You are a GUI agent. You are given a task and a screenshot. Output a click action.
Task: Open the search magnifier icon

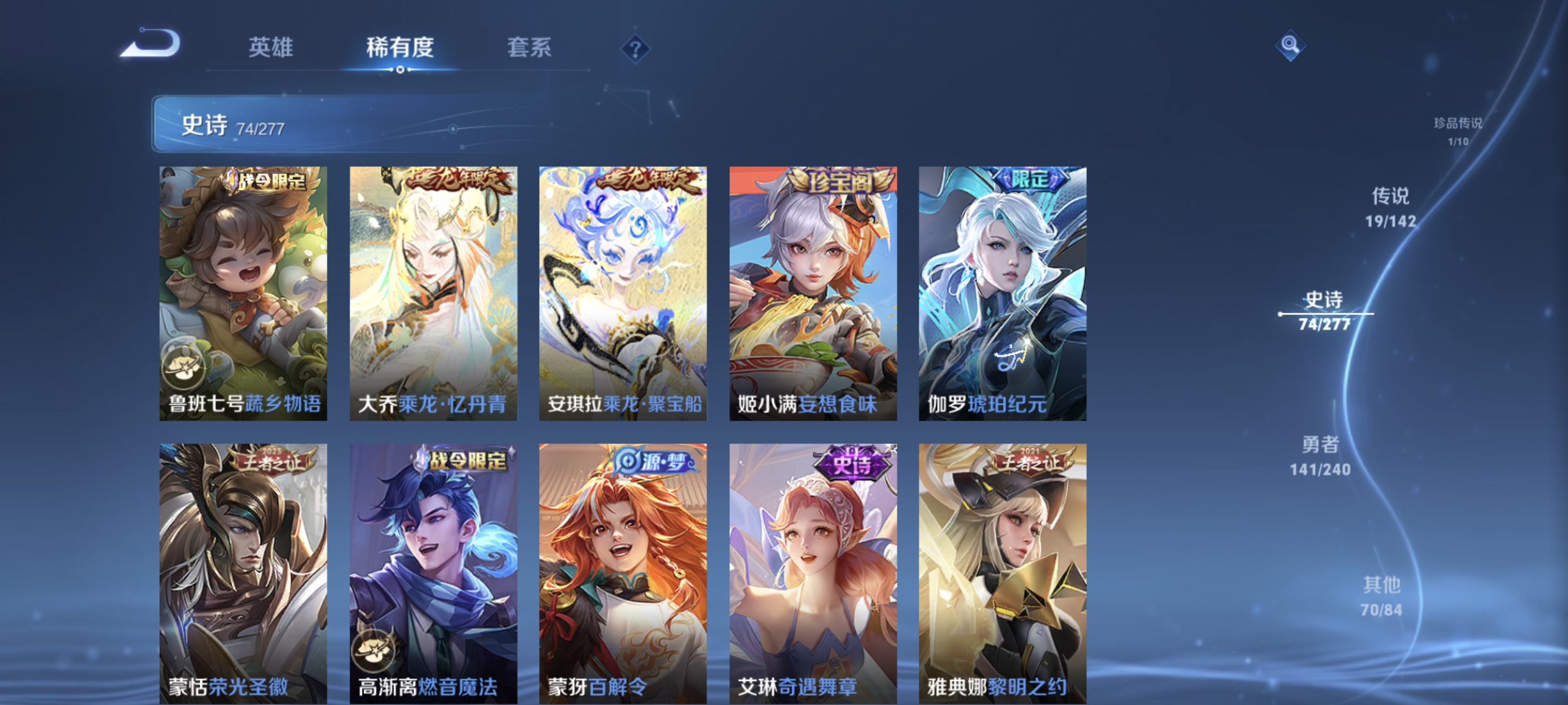(1291, 46)
